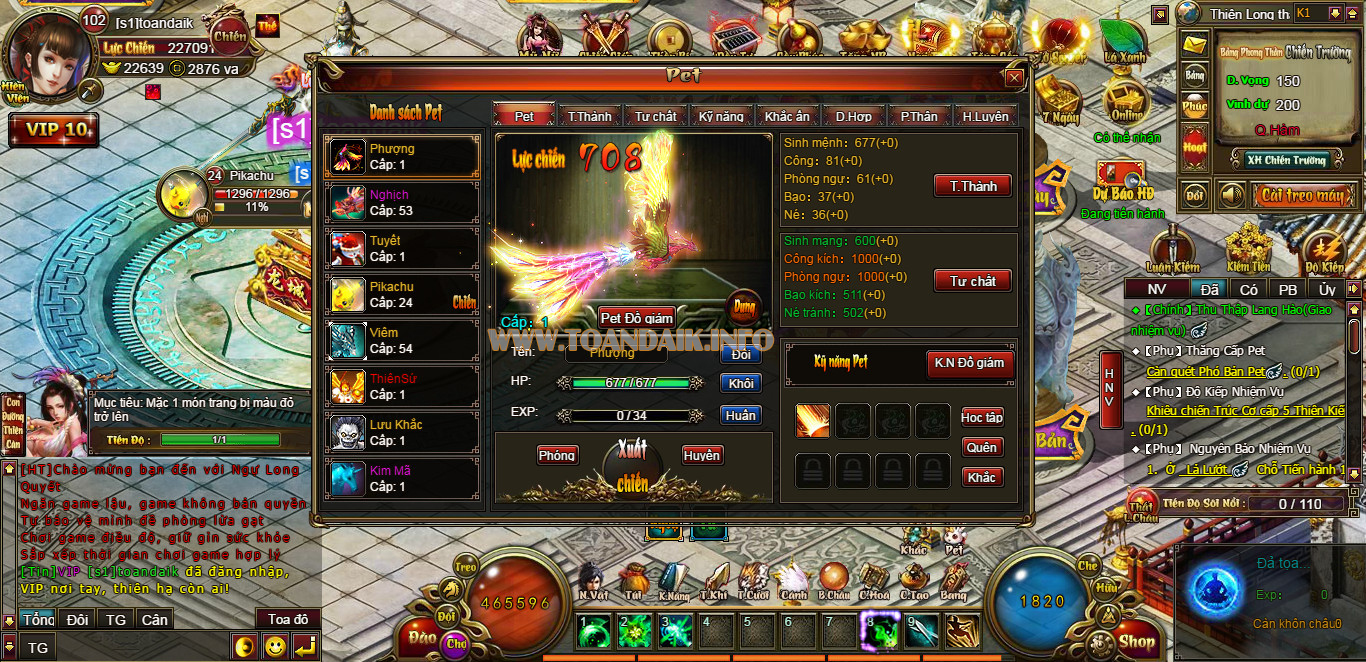The width and height of the screenshot is (1366, 662).
Task: Train pet with the Huấn button
Action: pyautogui.click(x=740, y=415)
